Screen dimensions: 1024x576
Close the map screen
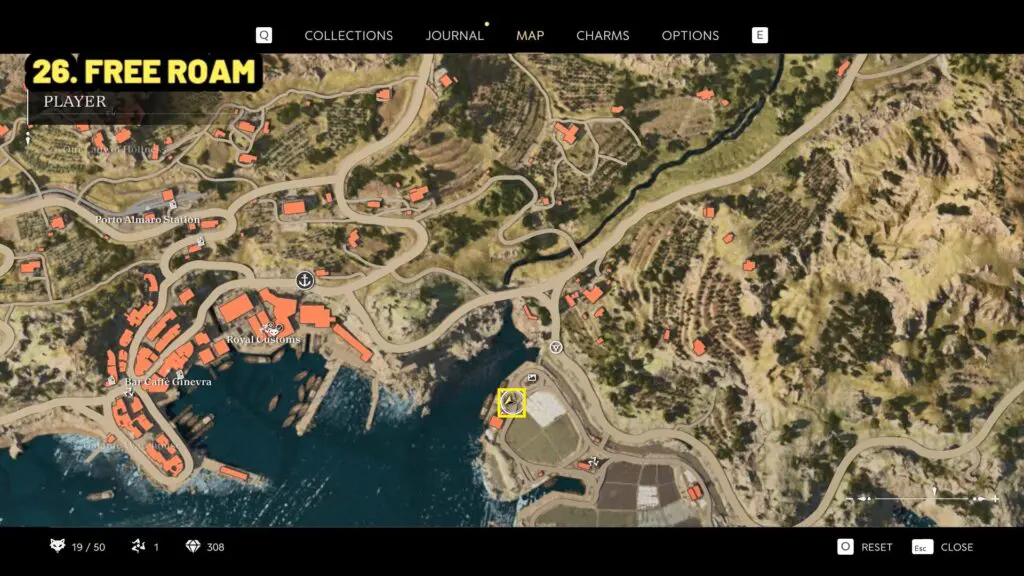click(943, 547)
